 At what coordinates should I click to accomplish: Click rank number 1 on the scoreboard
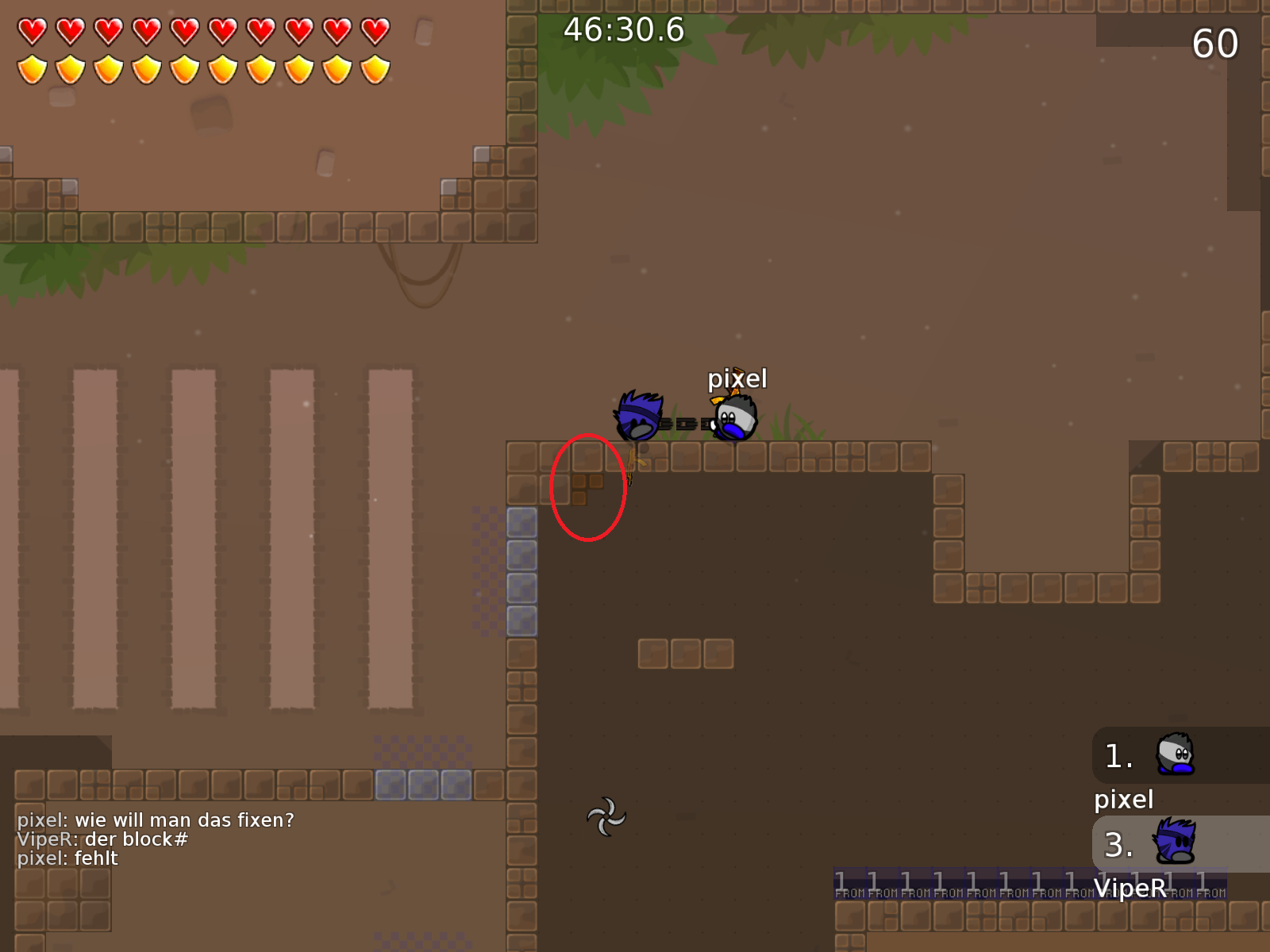[x=1119, y=756]
